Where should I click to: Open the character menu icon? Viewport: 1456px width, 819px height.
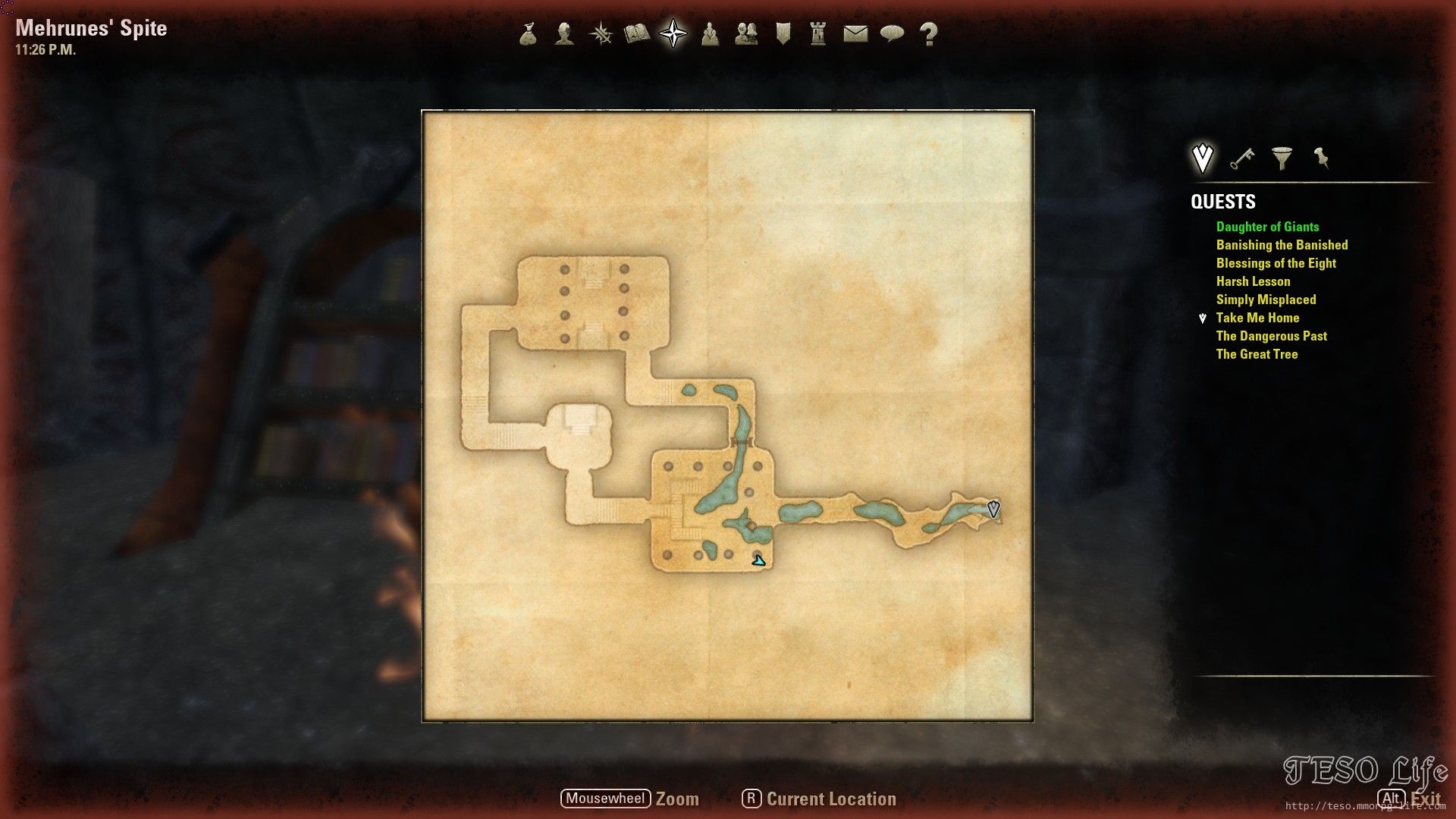click(x=563, y=33)
